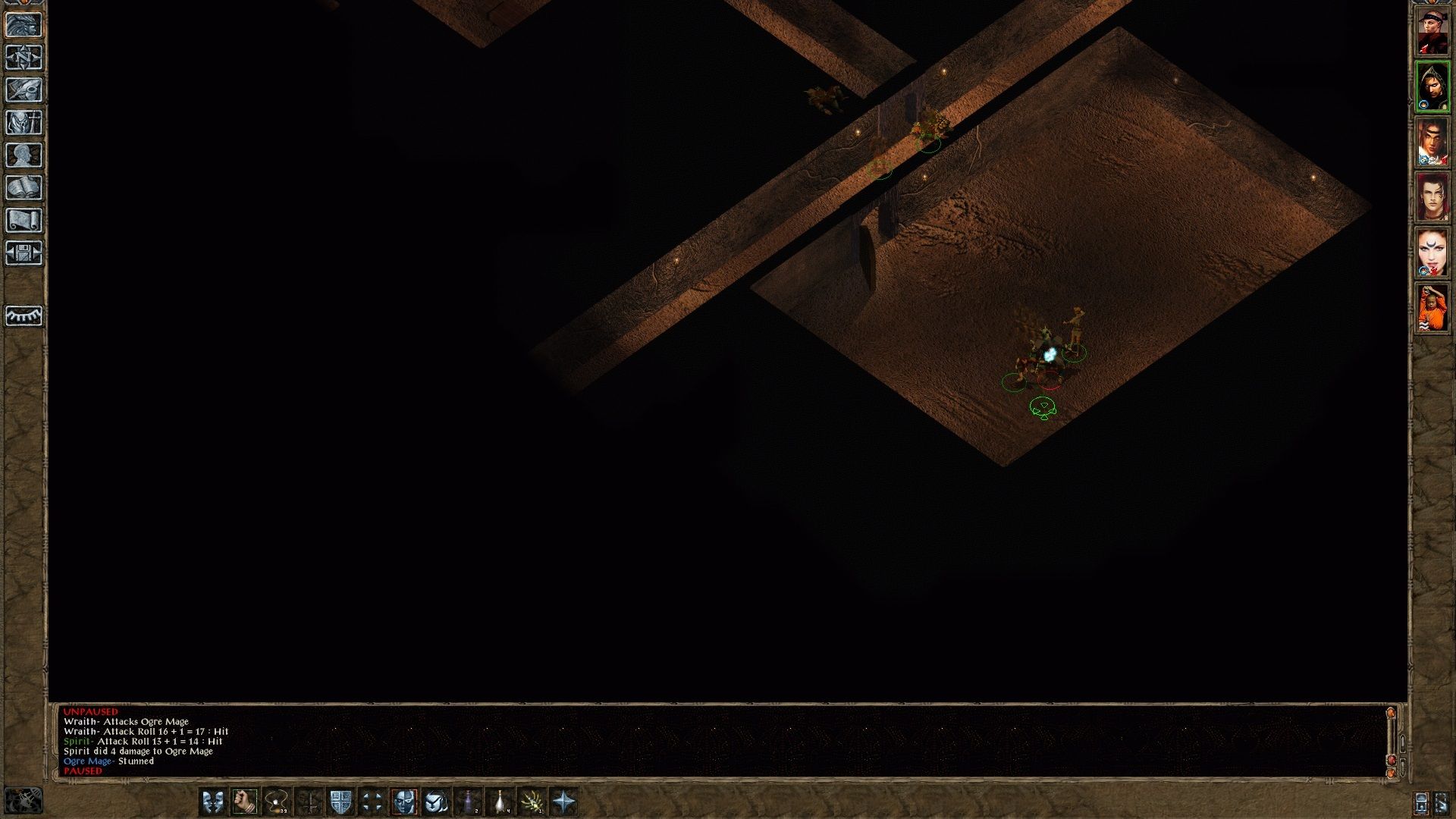Open the journal with the quill icon
Image resolution: width=1456 pixels, height=819 pixels.
[24, 89]
